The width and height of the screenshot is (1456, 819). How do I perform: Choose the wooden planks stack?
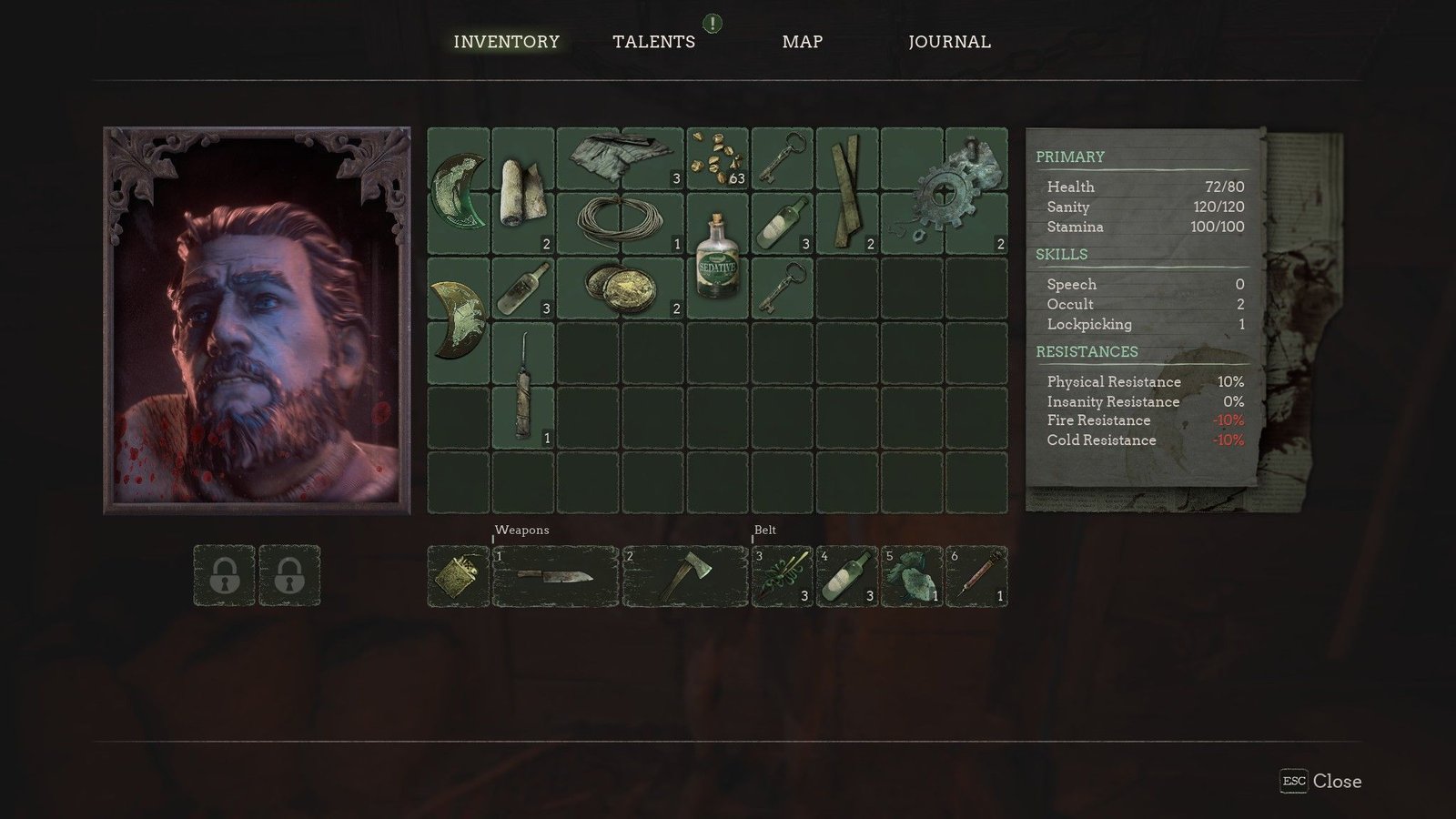tap(847, 191)
